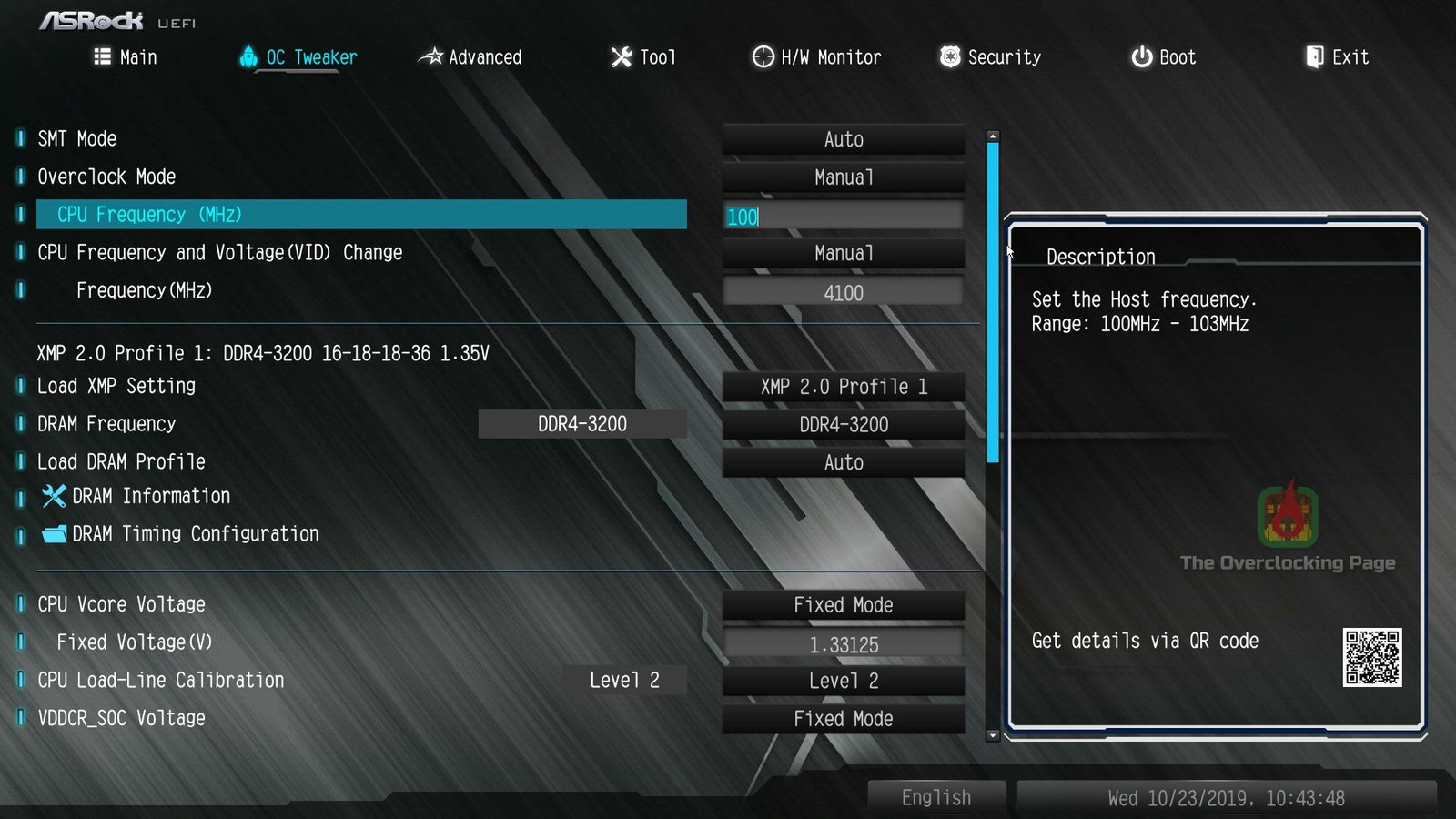
Task: Click the Exit door icon
Action: (1313, 56)
